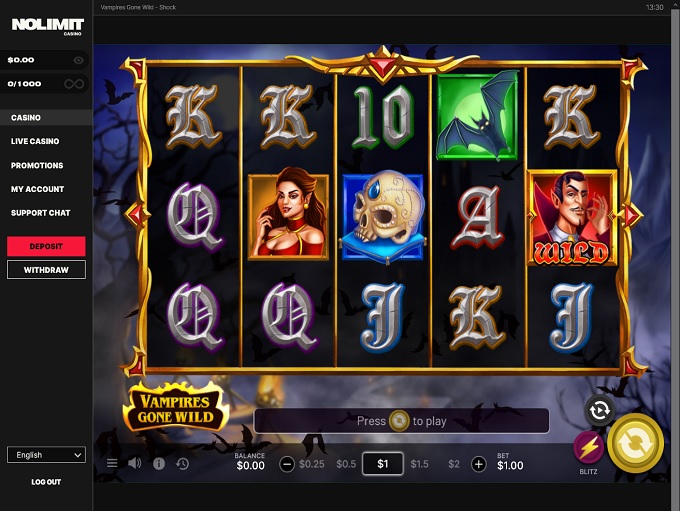View My Account
Screen dimensions: 680x511
coord(37,189)
